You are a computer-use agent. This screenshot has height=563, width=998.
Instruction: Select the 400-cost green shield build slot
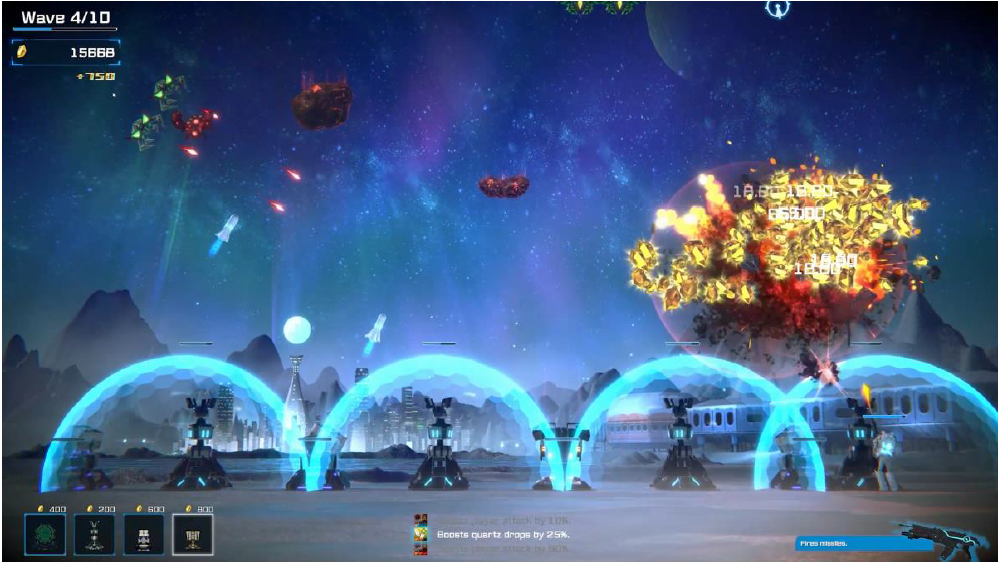coord(45,535)
